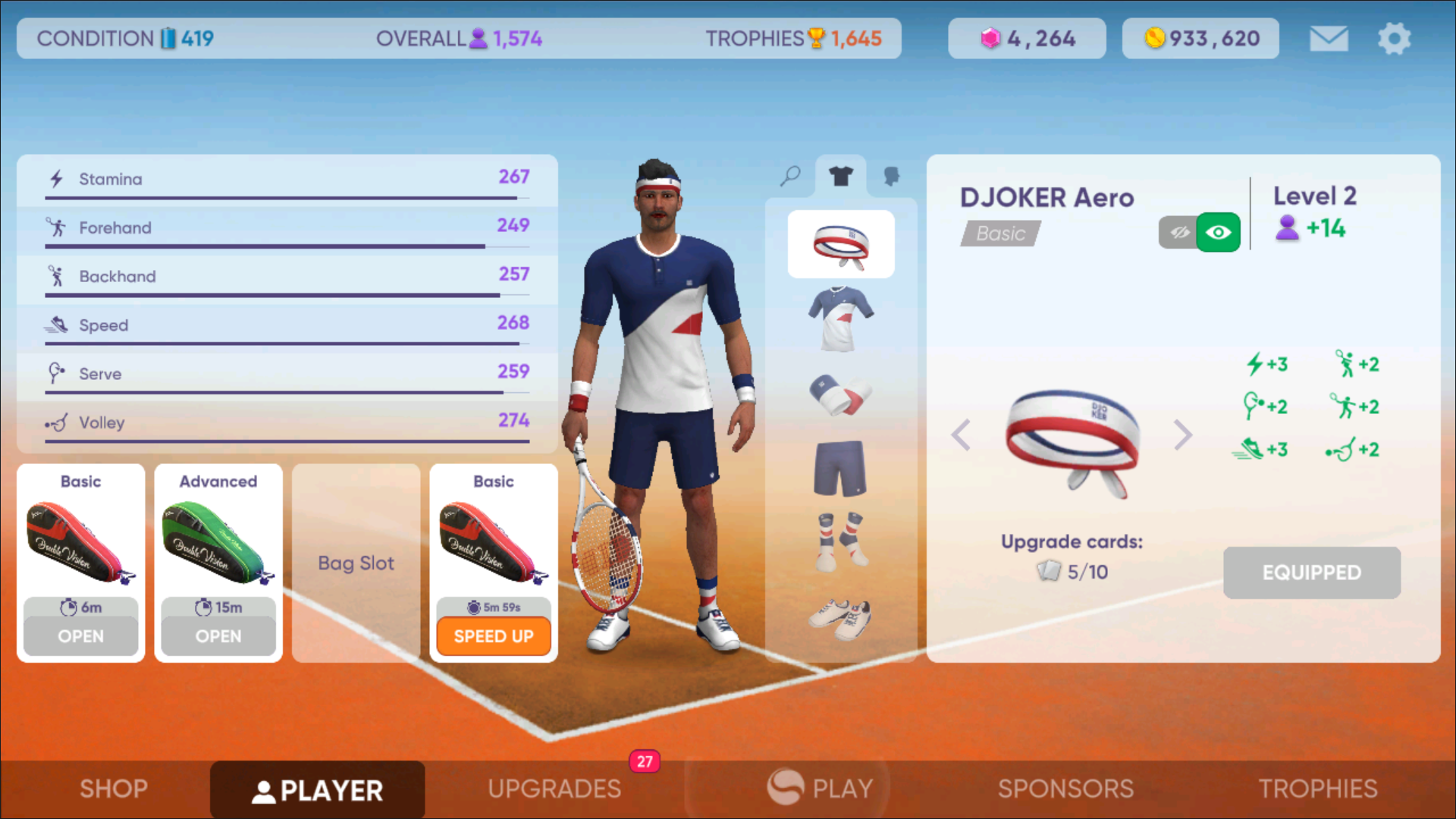Select the headband item thumbnail
Screen dimensions: 1456x819
pos(841,244)
